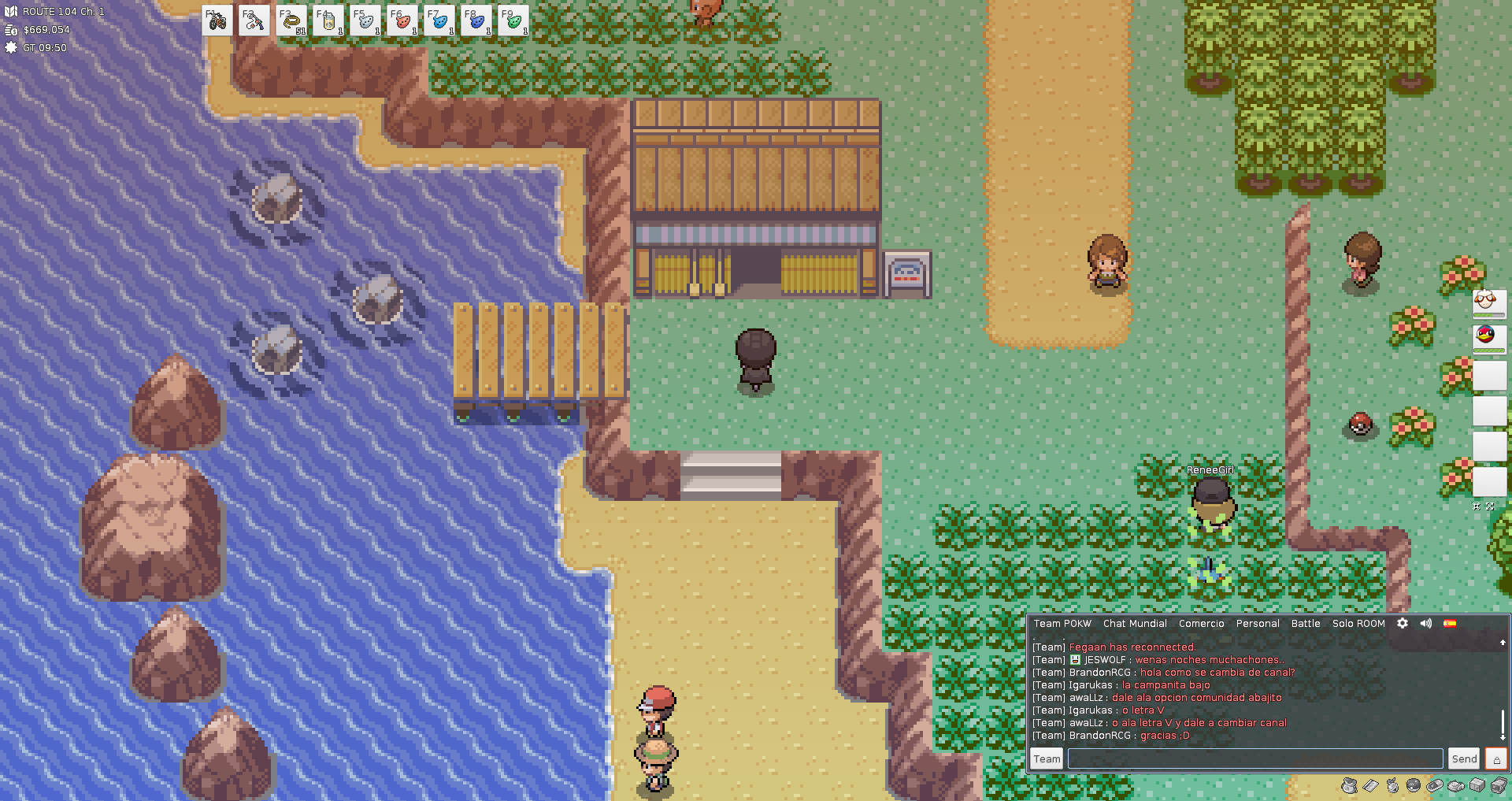This screenshot has width=1512, height=801.
Task: Open chat settings with the gear icon
Action: 1403,623
